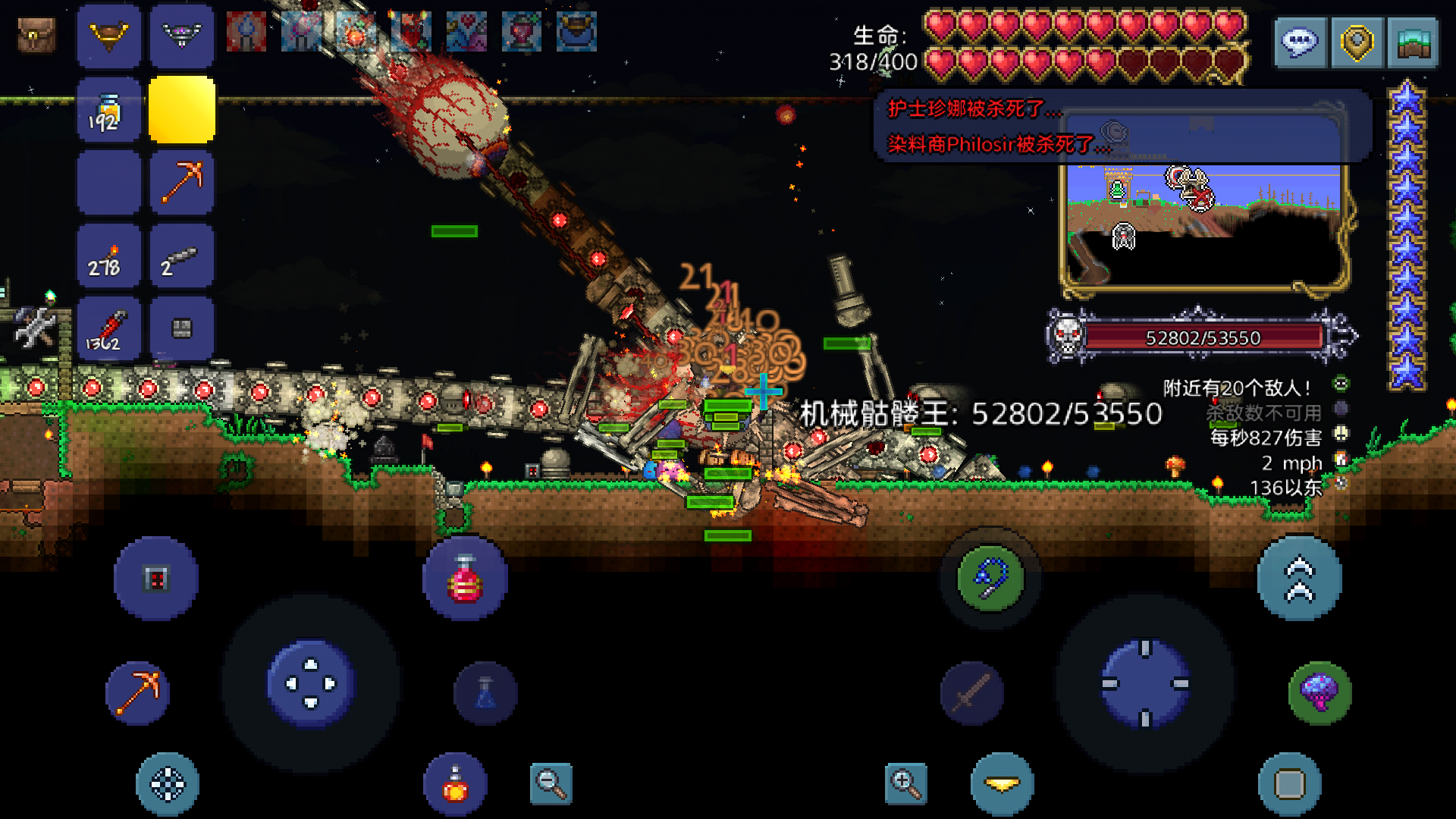Open the world map landscape button
Viewport: 1456px width, 819px height.
point(1414,43)
